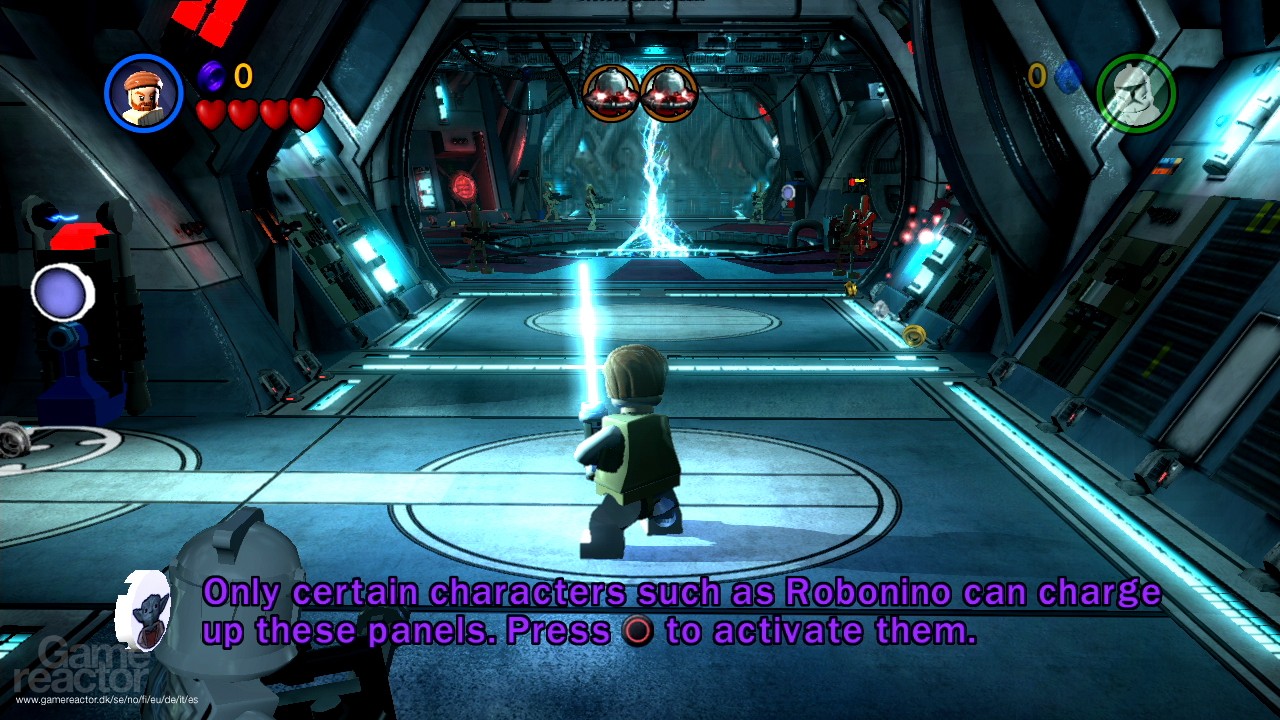Image resolution: width=1280 pixels, height=720 pixels.
Task: Select the Obi-Wan Kenobi character portrait
Action: coord(140,93)
